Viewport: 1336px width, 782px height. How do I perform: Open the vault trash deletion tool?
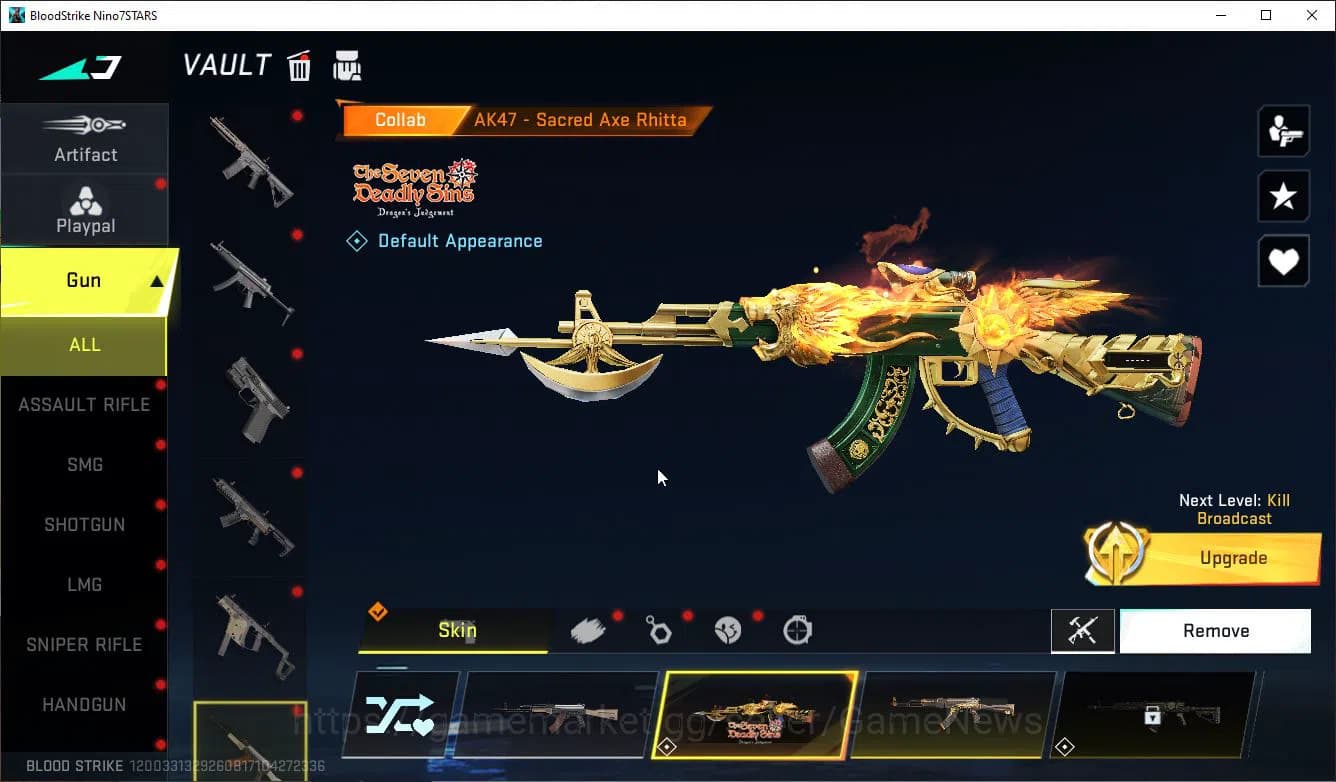click(299, 65)
